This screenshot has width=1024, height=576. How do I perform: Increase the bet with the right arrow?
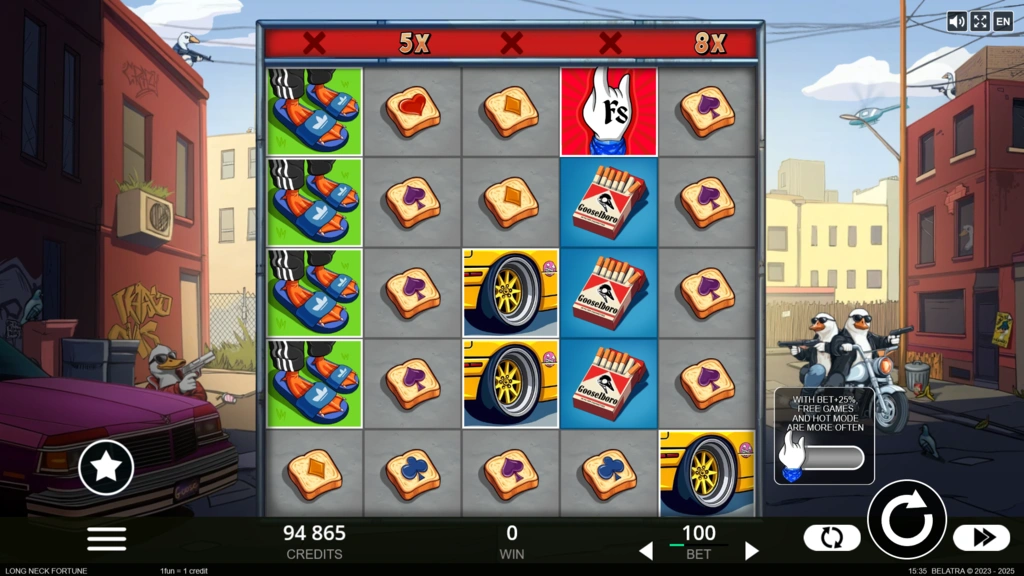tap(752, 550)
